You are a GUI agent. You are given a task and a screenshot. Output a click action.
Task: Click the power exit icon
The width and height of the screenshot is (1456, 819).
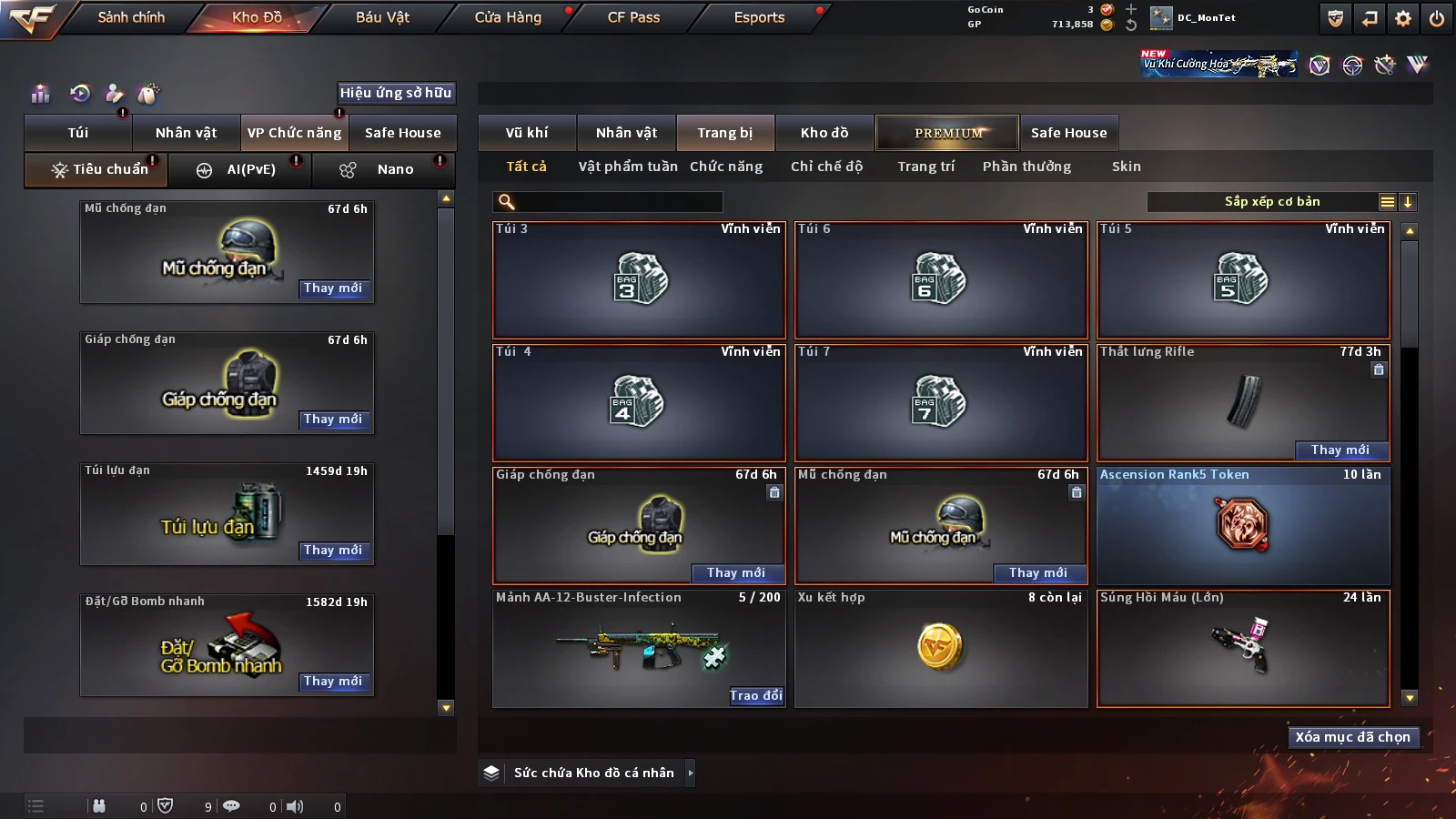tap(1436, 18)
